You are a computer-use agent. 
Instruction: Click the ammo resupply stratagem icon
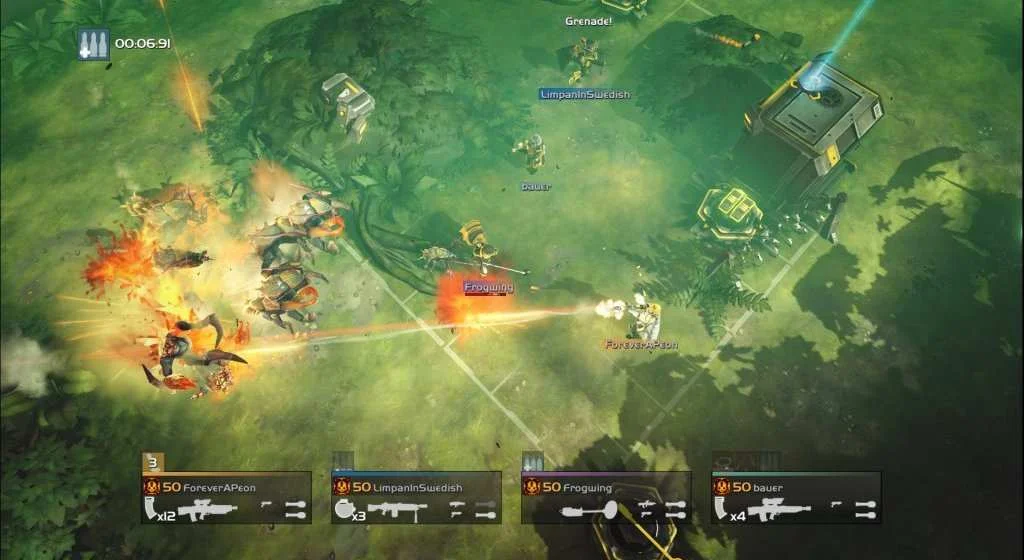(x=93, y=44)
